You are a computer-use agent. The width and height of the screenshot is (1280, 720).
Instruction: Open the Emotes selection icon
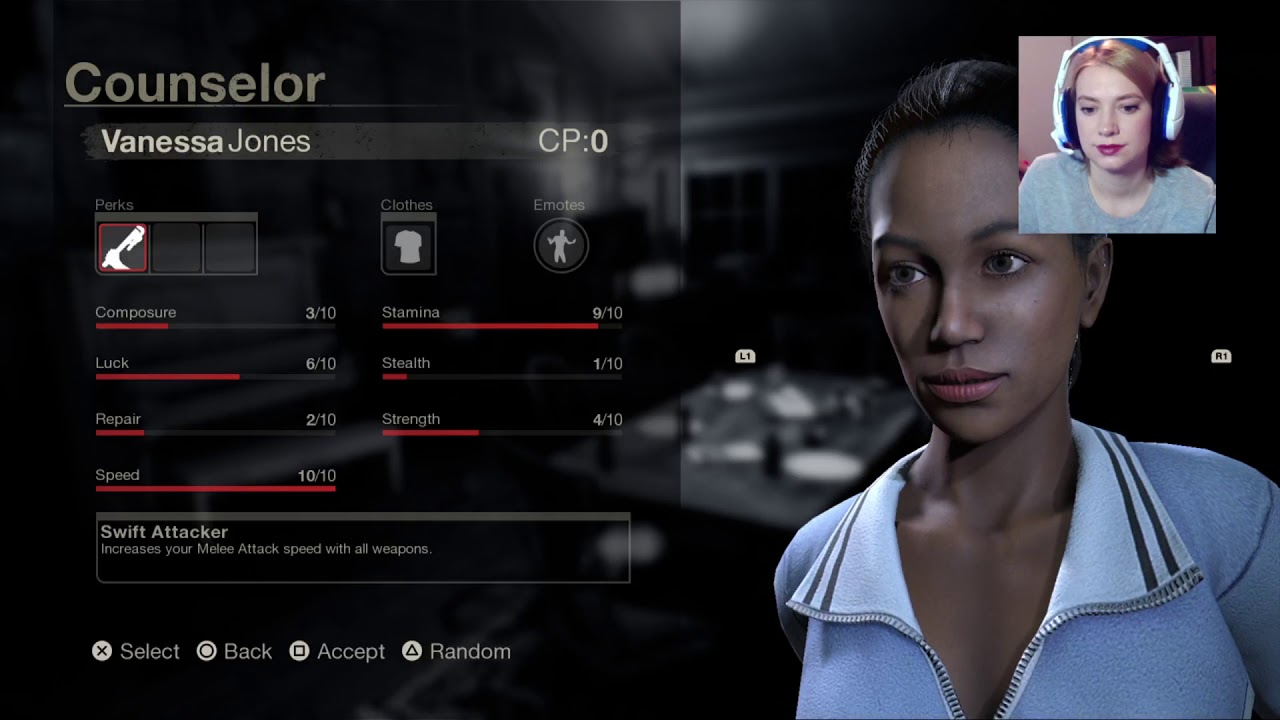pos(560,246)
